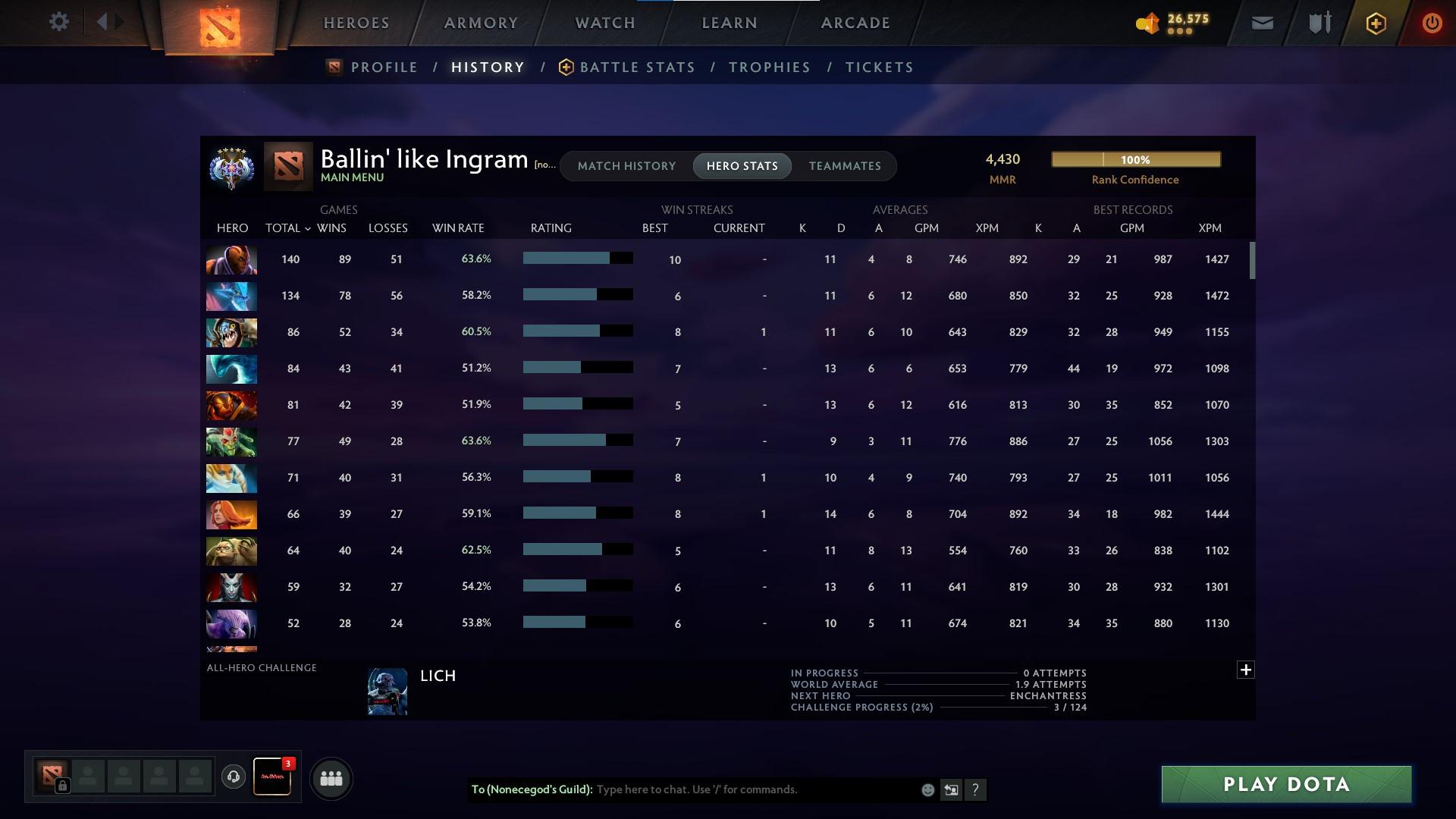Open Dota Plus via the hexagon plus icon

1375,22
